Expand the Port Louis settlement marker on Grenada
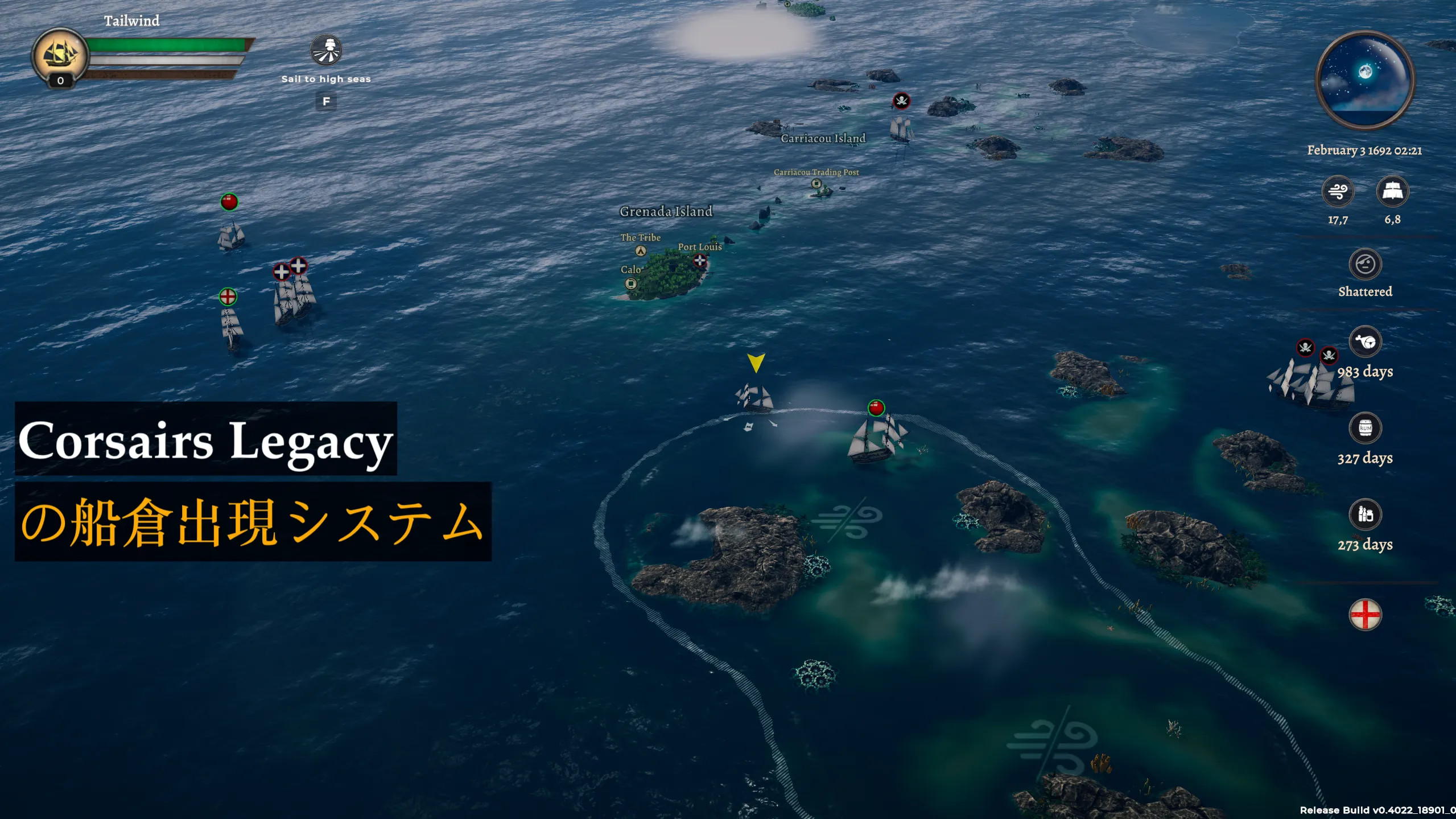 [699, 260]
